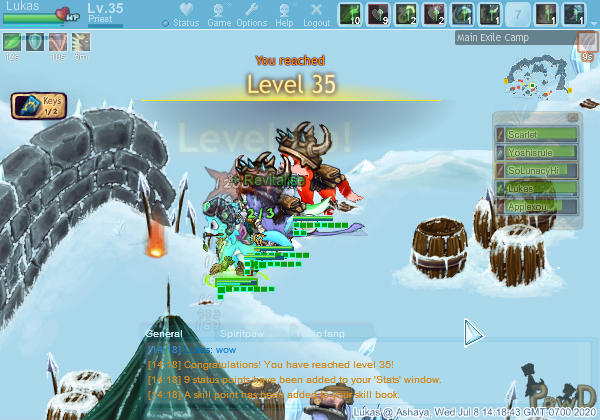The image size is (600, 420).
Task: Click the Logout button
Action: (316, 15)
